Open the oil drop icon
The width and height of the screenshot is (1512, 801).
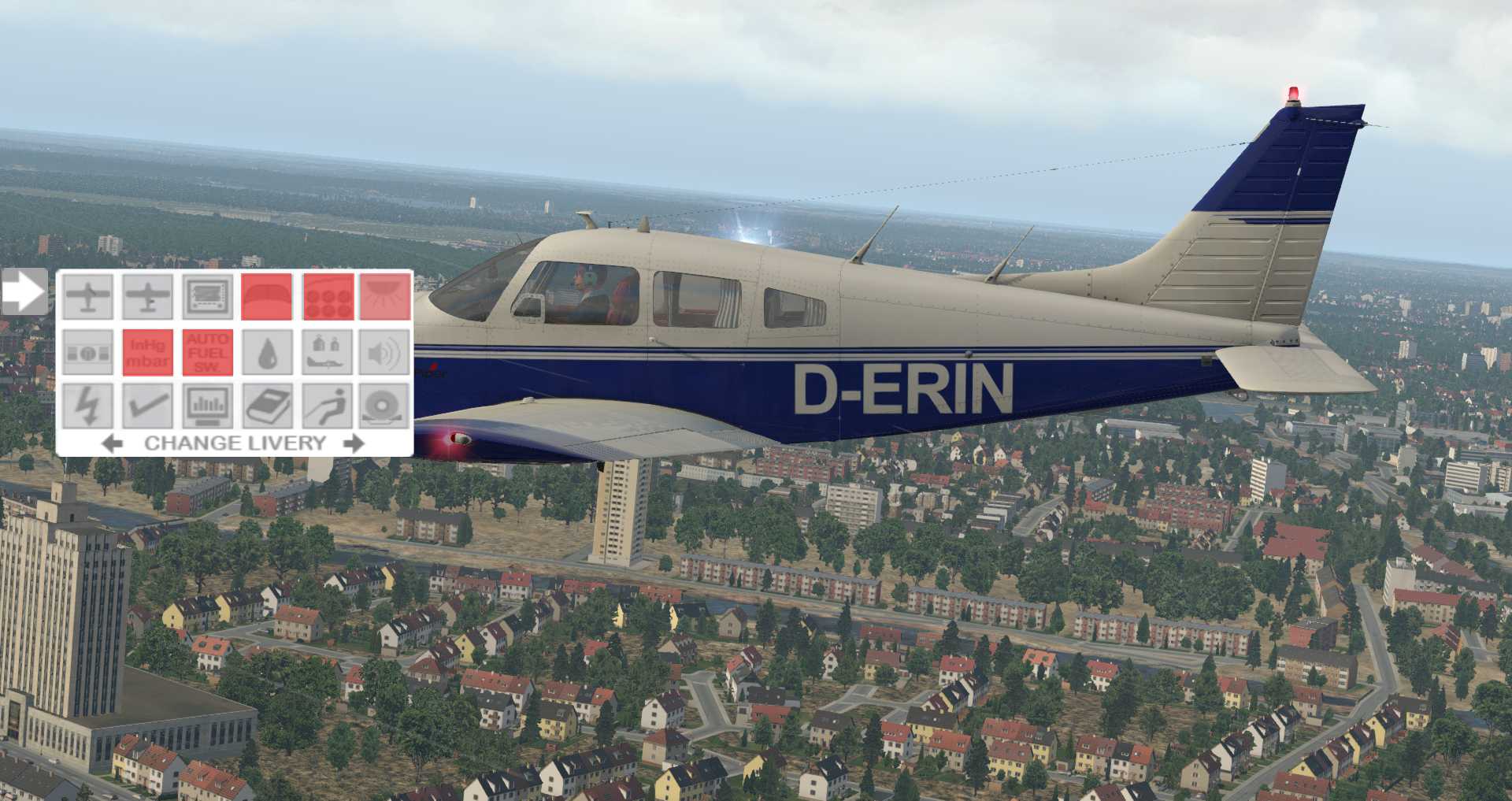(x=266, y=352)
